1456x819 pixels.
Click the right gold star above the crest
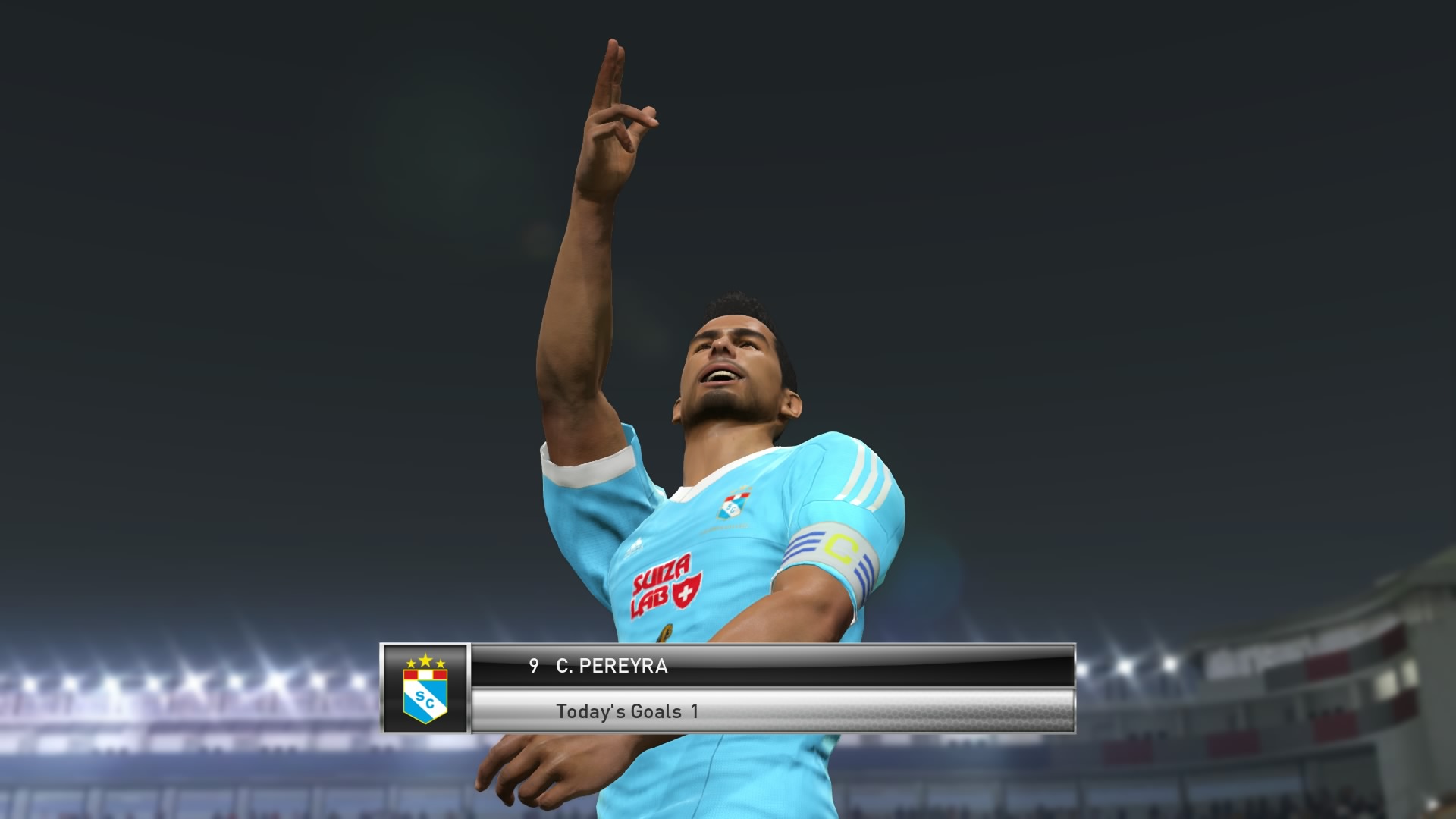tap(441, 664)
